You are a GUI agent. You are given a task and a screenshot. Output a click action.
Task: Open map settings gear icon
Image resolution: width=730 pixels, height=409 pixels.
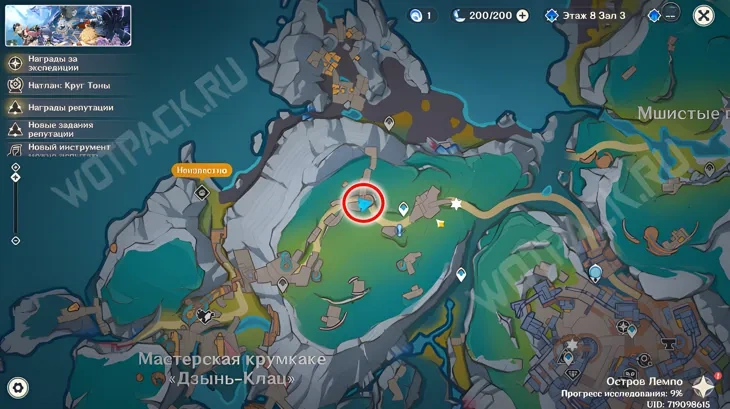[x=18, y=388]
